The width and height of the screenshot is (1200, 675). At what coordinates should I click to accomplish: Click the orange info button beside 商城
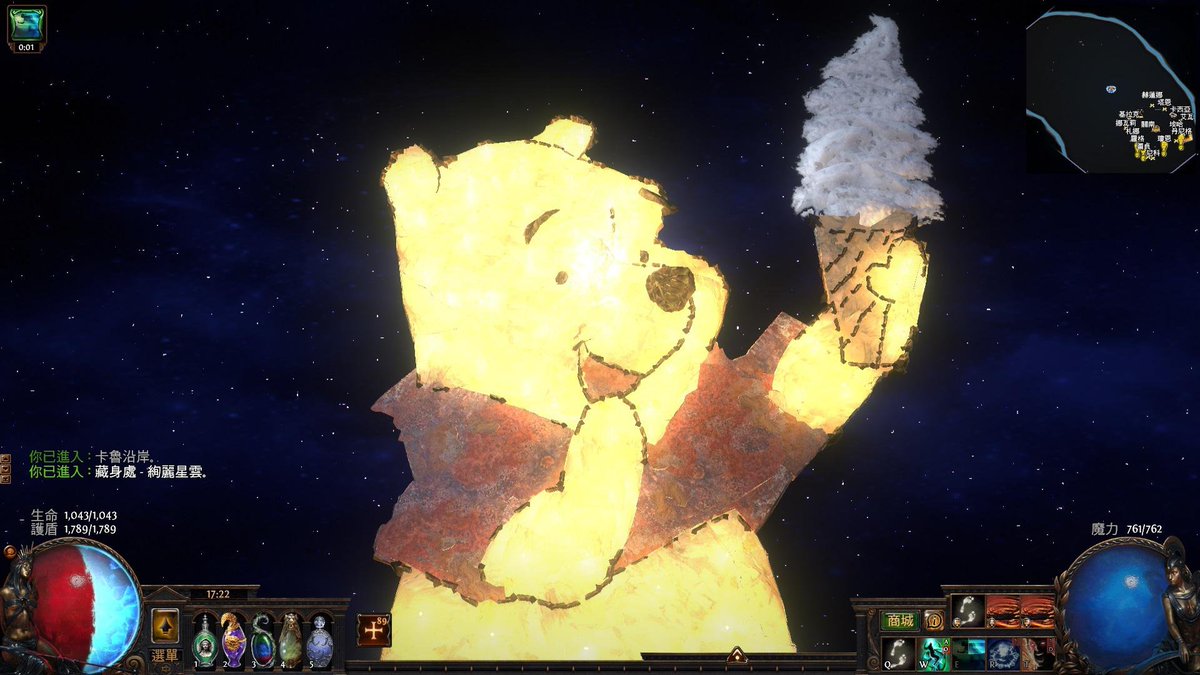coord(933,620)
